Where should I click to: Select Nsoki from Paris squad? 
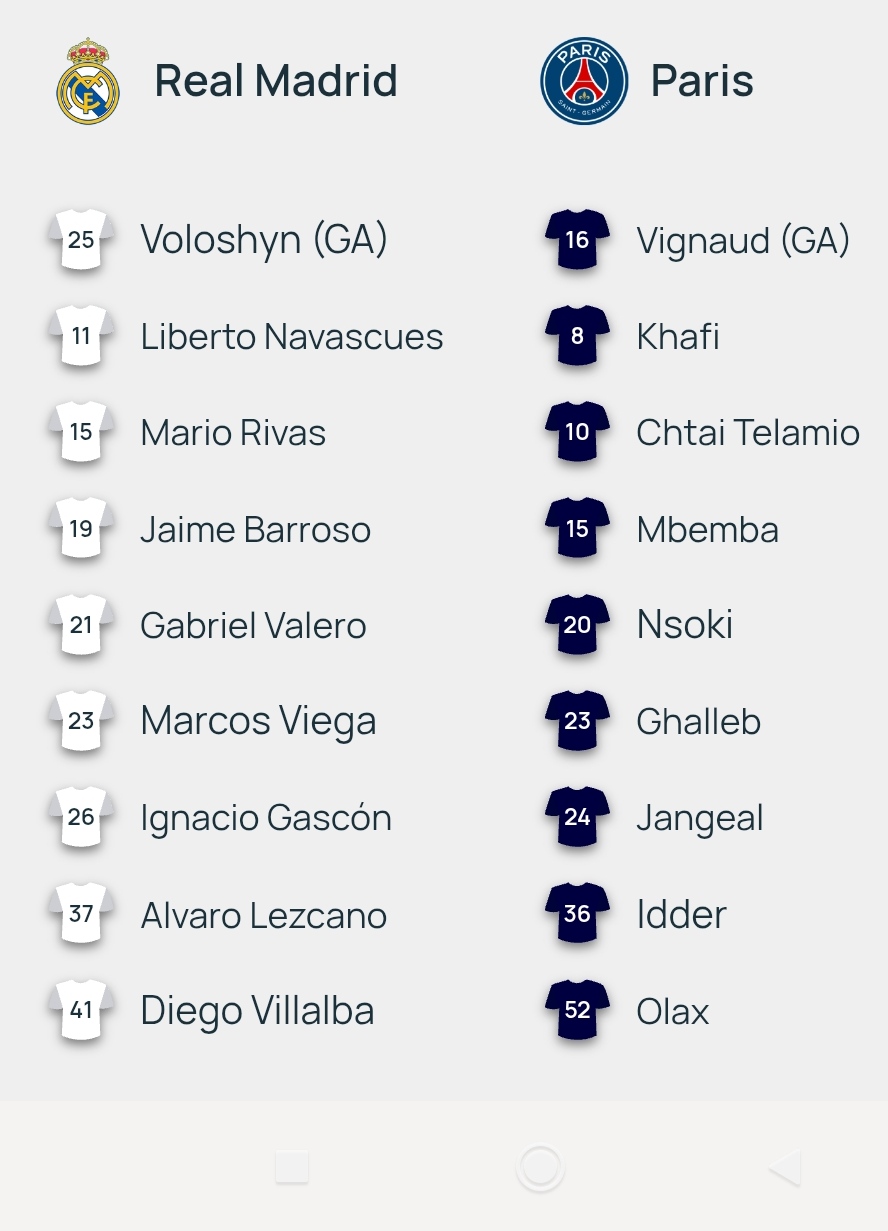coord(684,626)
